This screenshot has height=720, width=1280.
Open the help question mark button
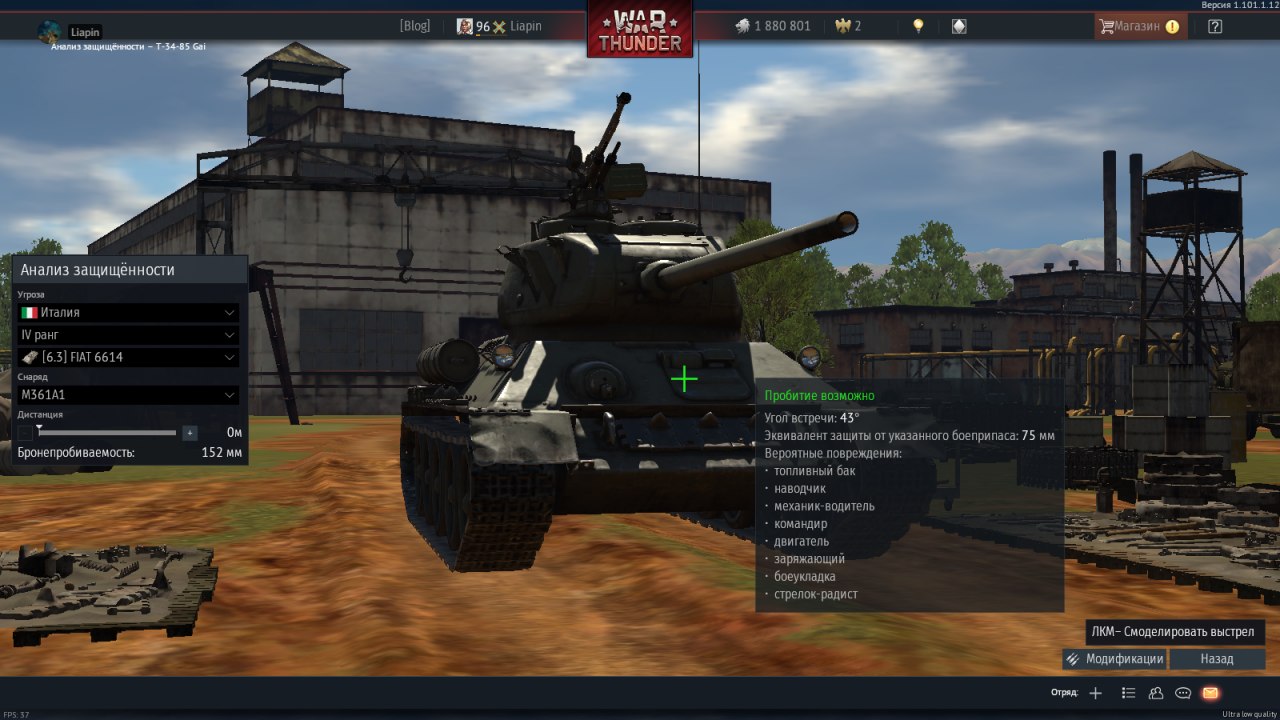point(1215,27)
